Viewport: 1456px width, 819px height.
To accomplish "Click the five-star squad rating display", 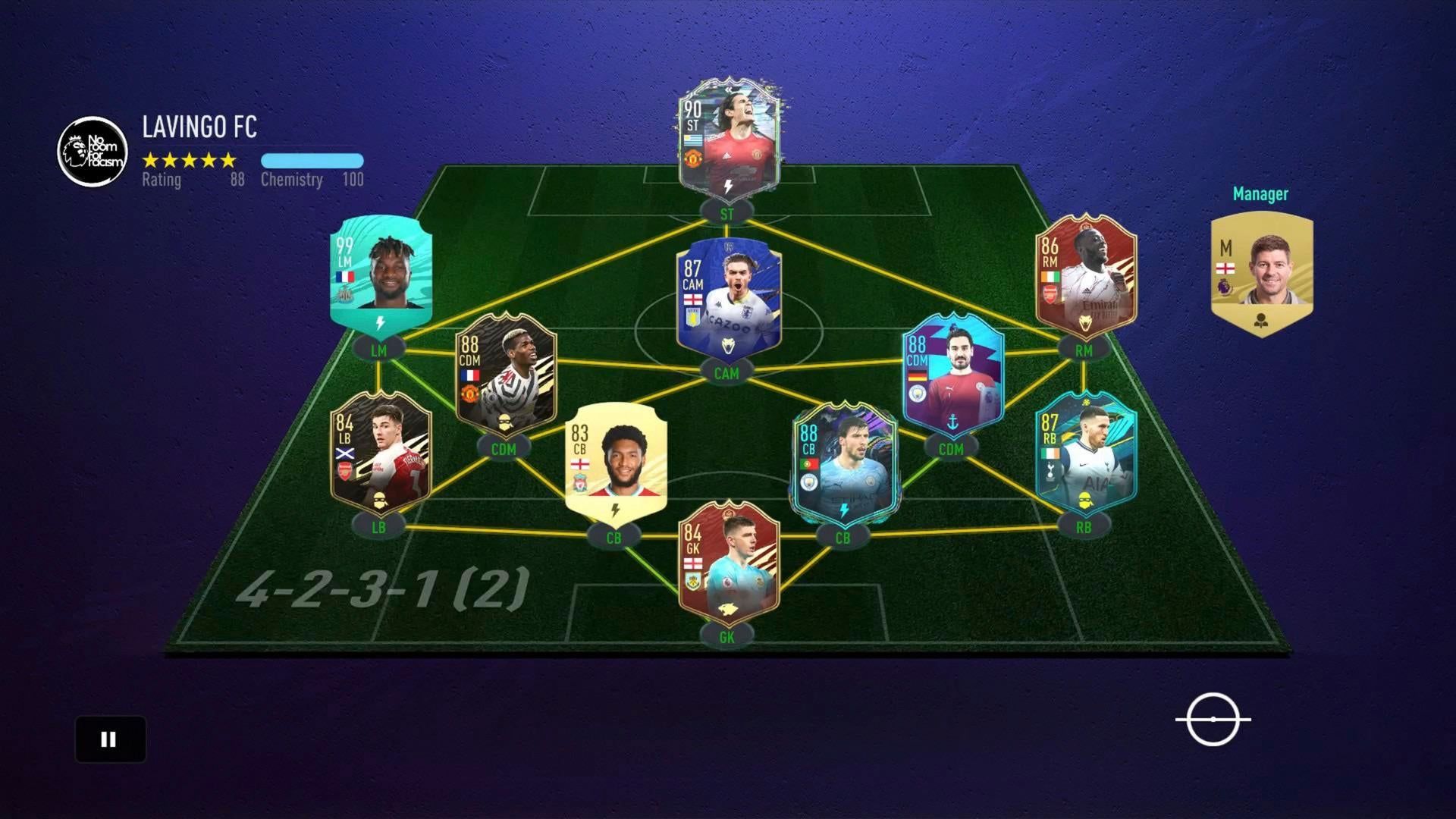I will (x=190, y=160).
